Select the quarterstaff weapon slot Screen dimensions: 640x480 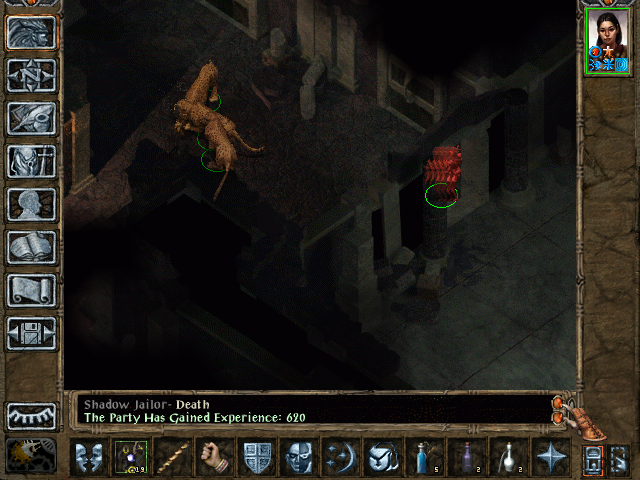point(172,458)
